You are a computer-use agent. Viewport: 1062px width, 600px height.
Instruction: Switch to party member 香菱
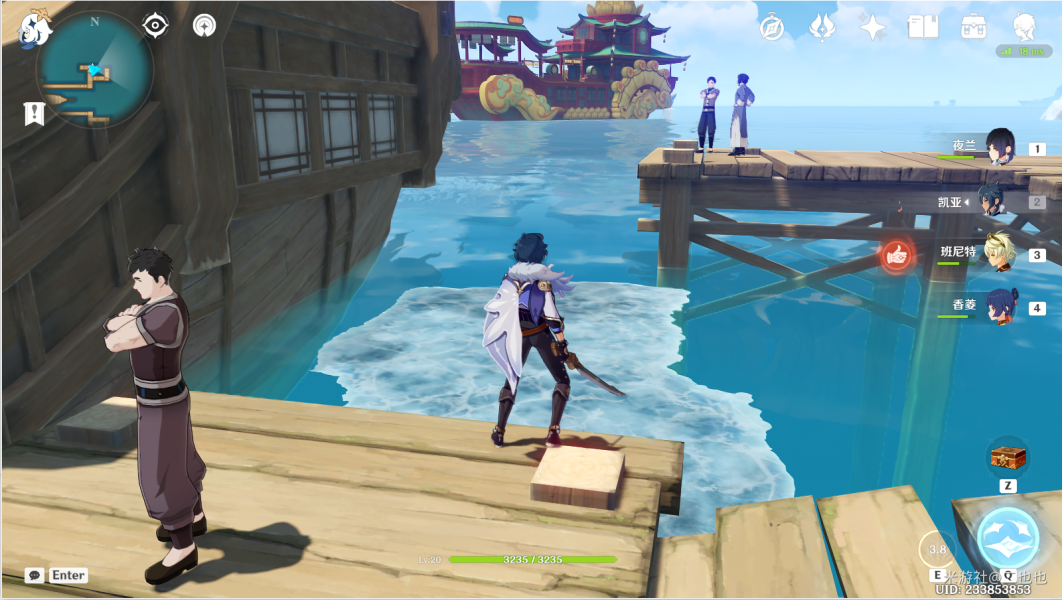point(998,307)
